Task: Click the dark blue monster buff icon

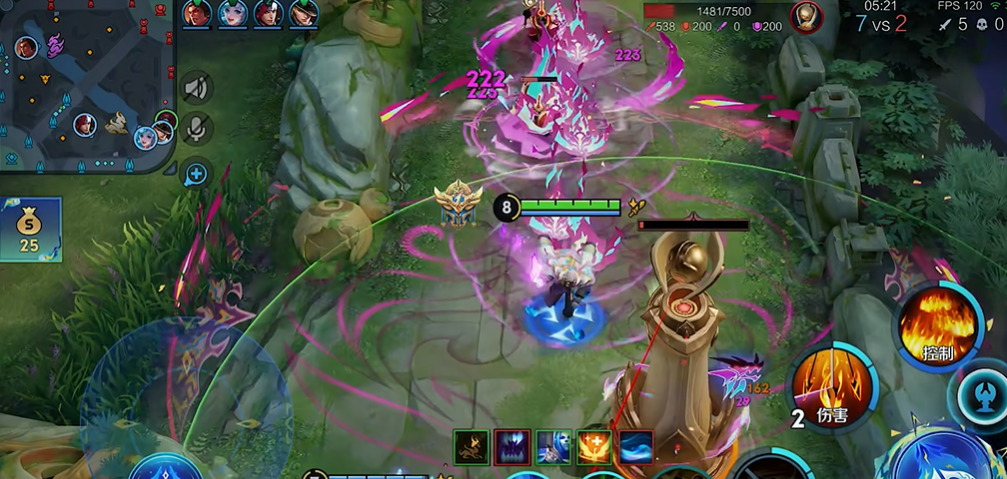Action: coord(512,447)
